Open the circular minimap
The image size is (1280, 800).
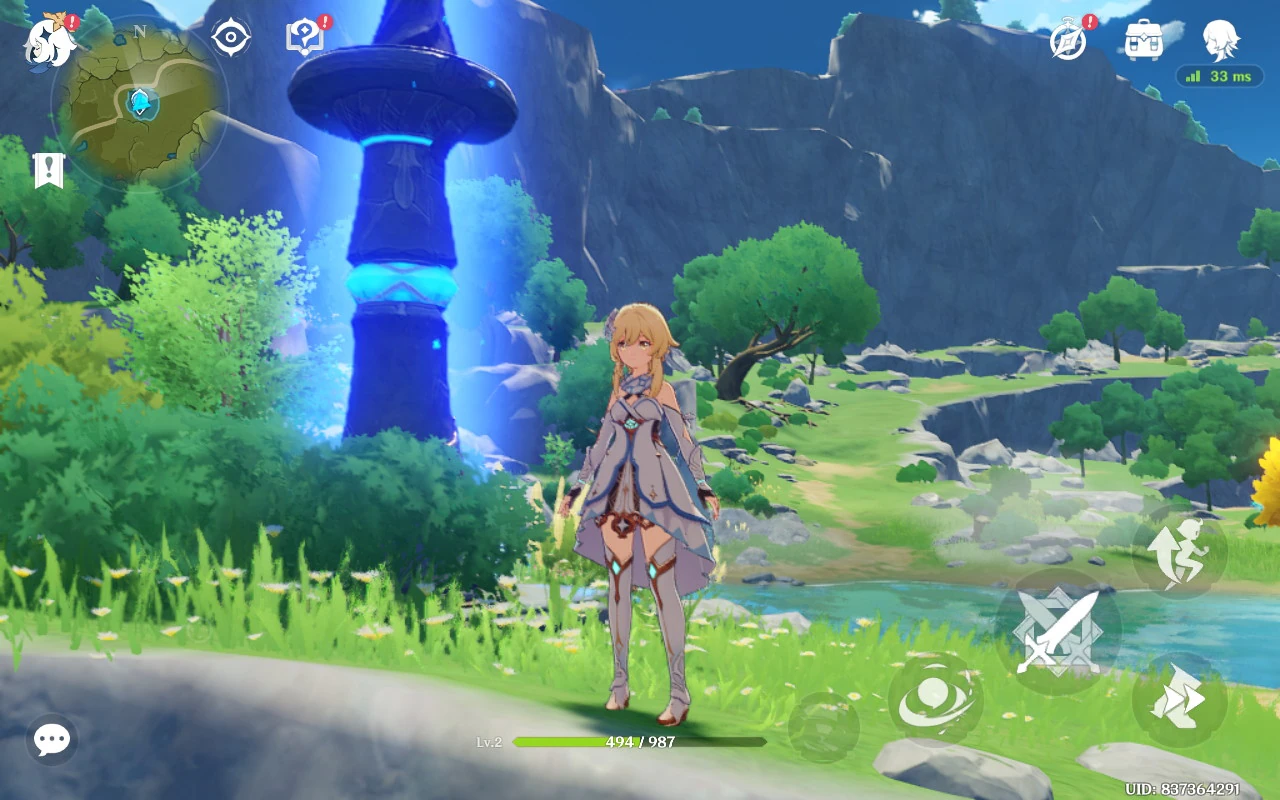pos(140,103)
